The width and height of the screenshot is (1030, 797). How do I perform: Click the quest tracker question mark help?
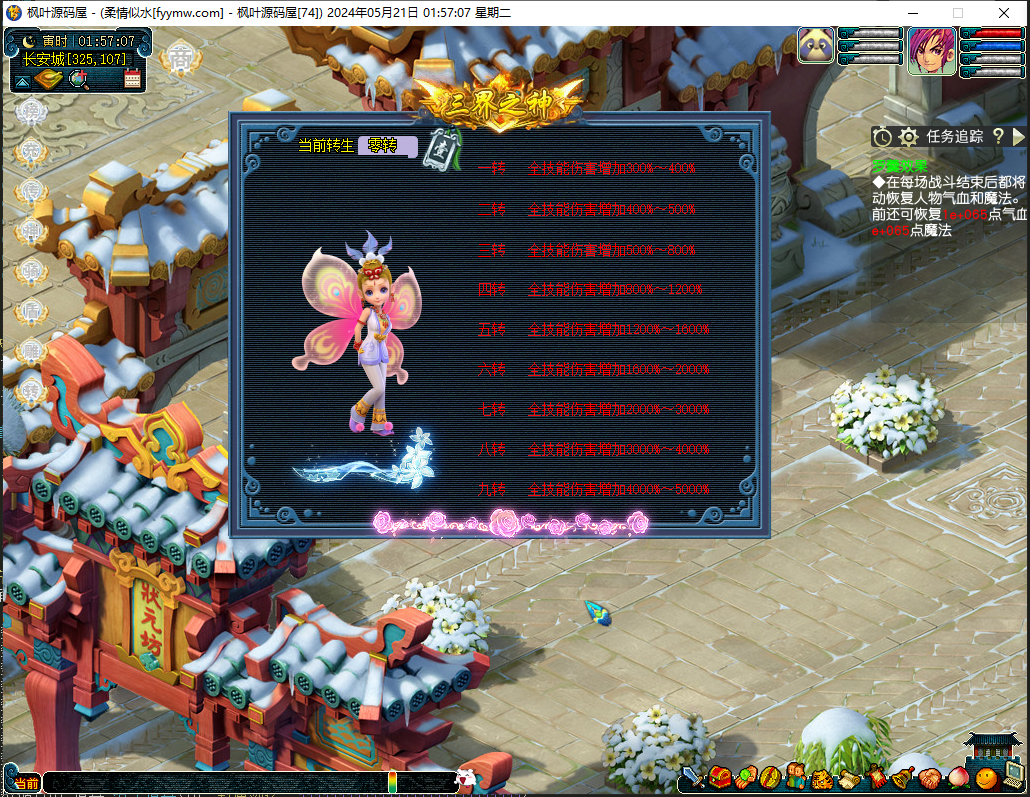[x=997, y=137]
